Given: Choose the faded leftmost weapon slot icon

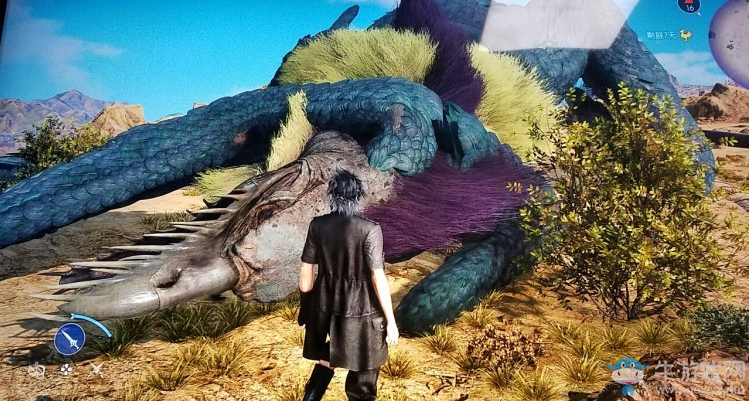Looking at the screenshot, I should click(x=37, y=370).
